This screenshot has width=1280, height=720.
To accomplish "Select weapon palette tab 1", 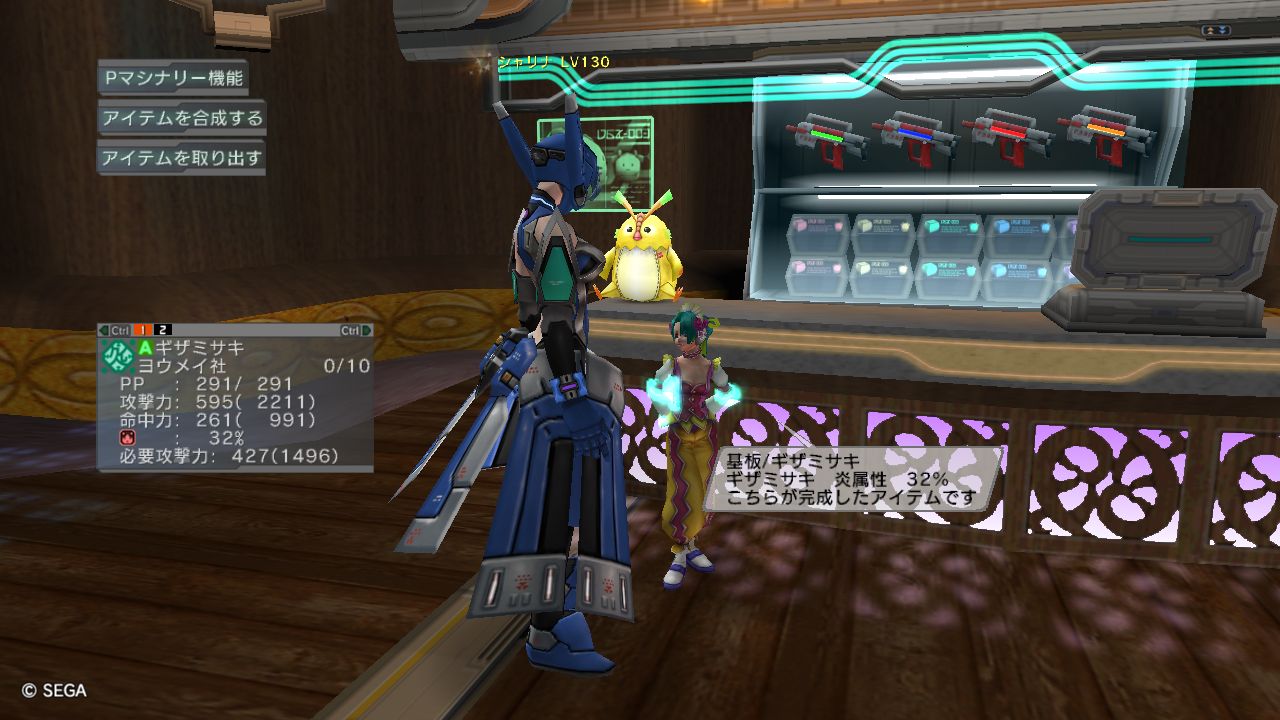I will click(143, 330).
